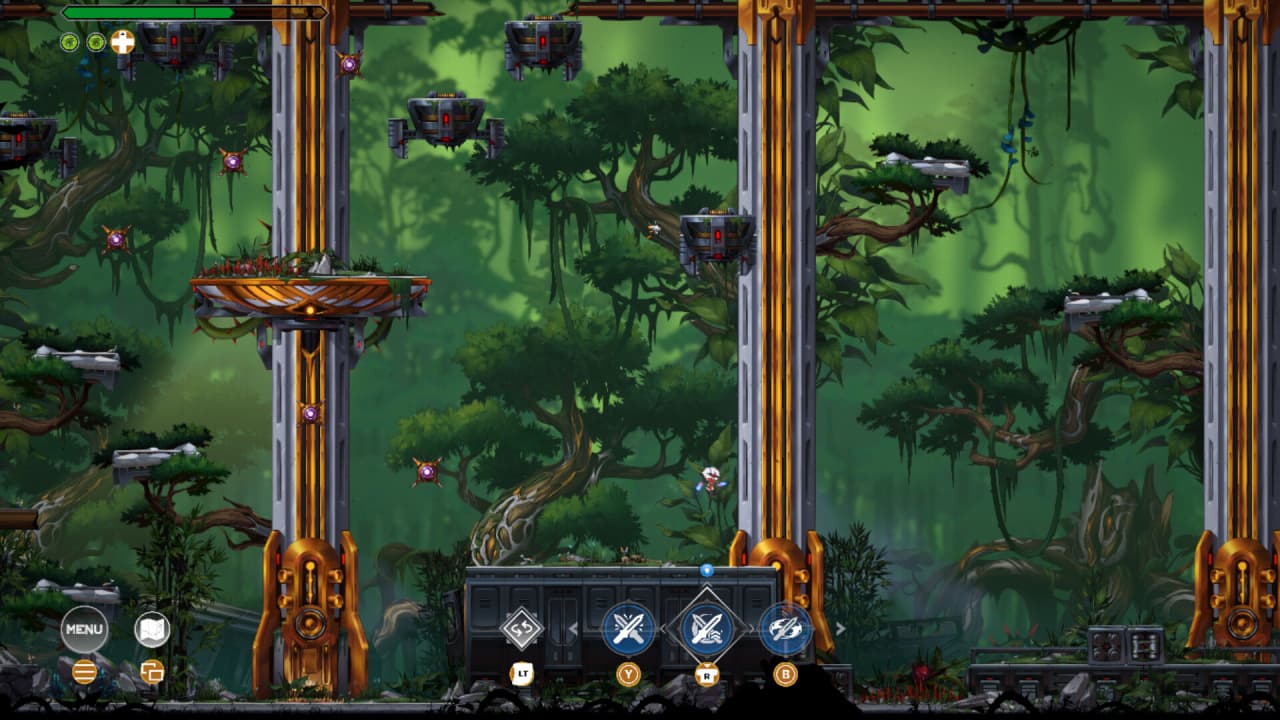This screenshot has width=1280, height=720.
Task: Click the right arrow beside the skill icons
Action: click(x=841, y=629)
